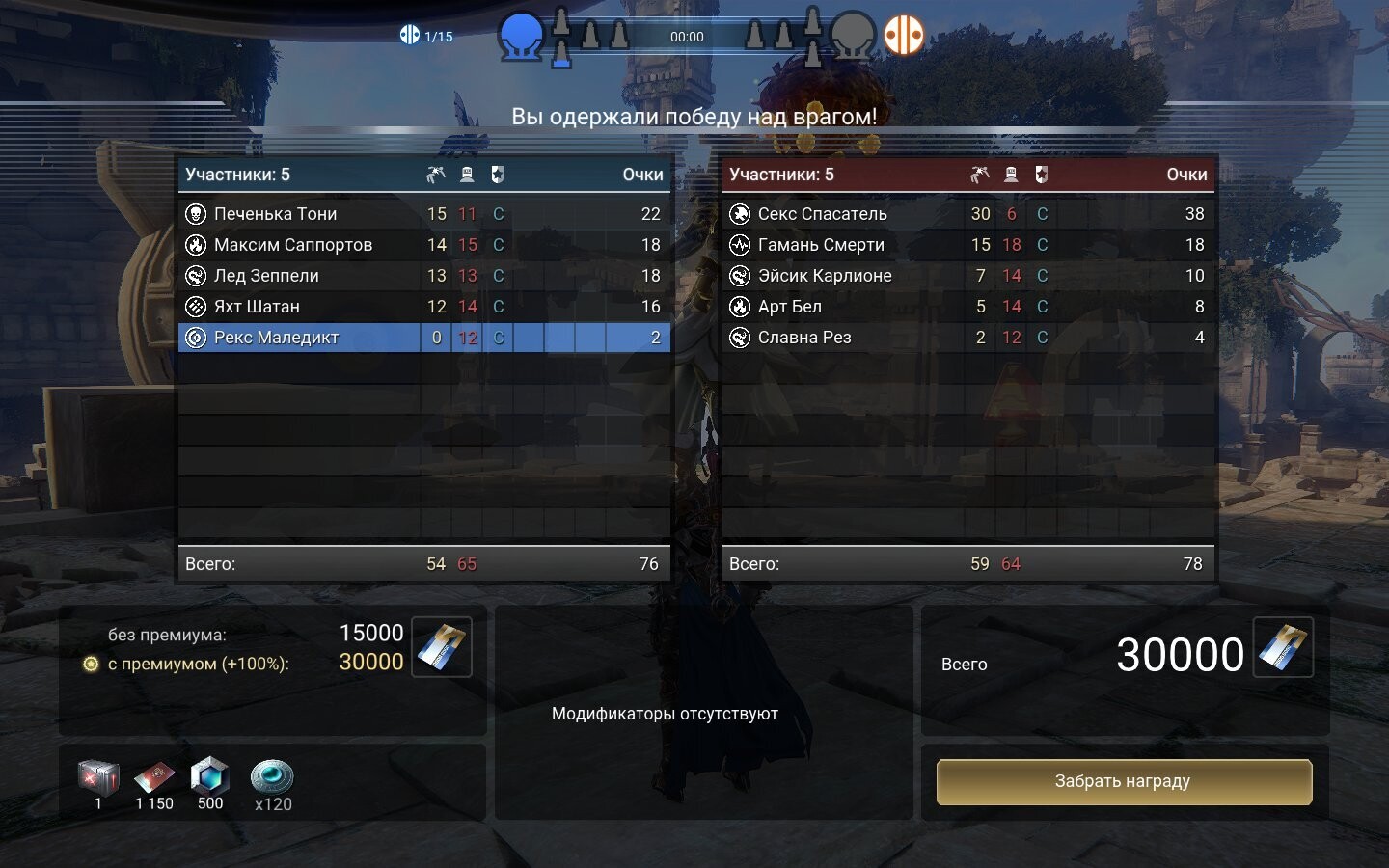This screenshot has width=1389, height=868.
Task: Click the Участники: 5 header of red team
Action: [x=781, y=175]
